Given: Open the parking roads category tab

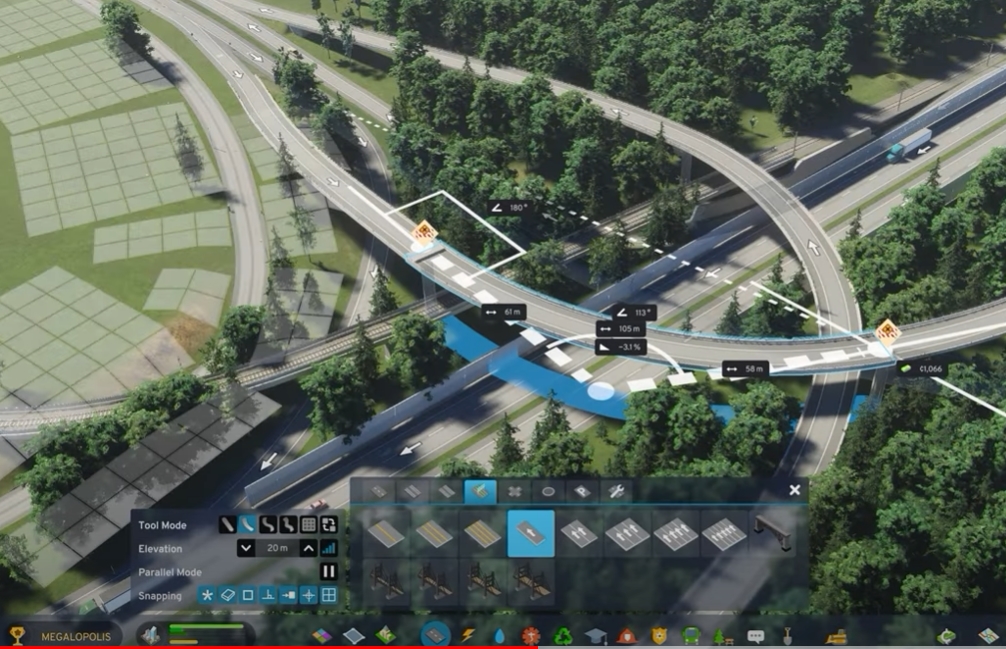Looking at the screenshot, I should click(583, 491).
